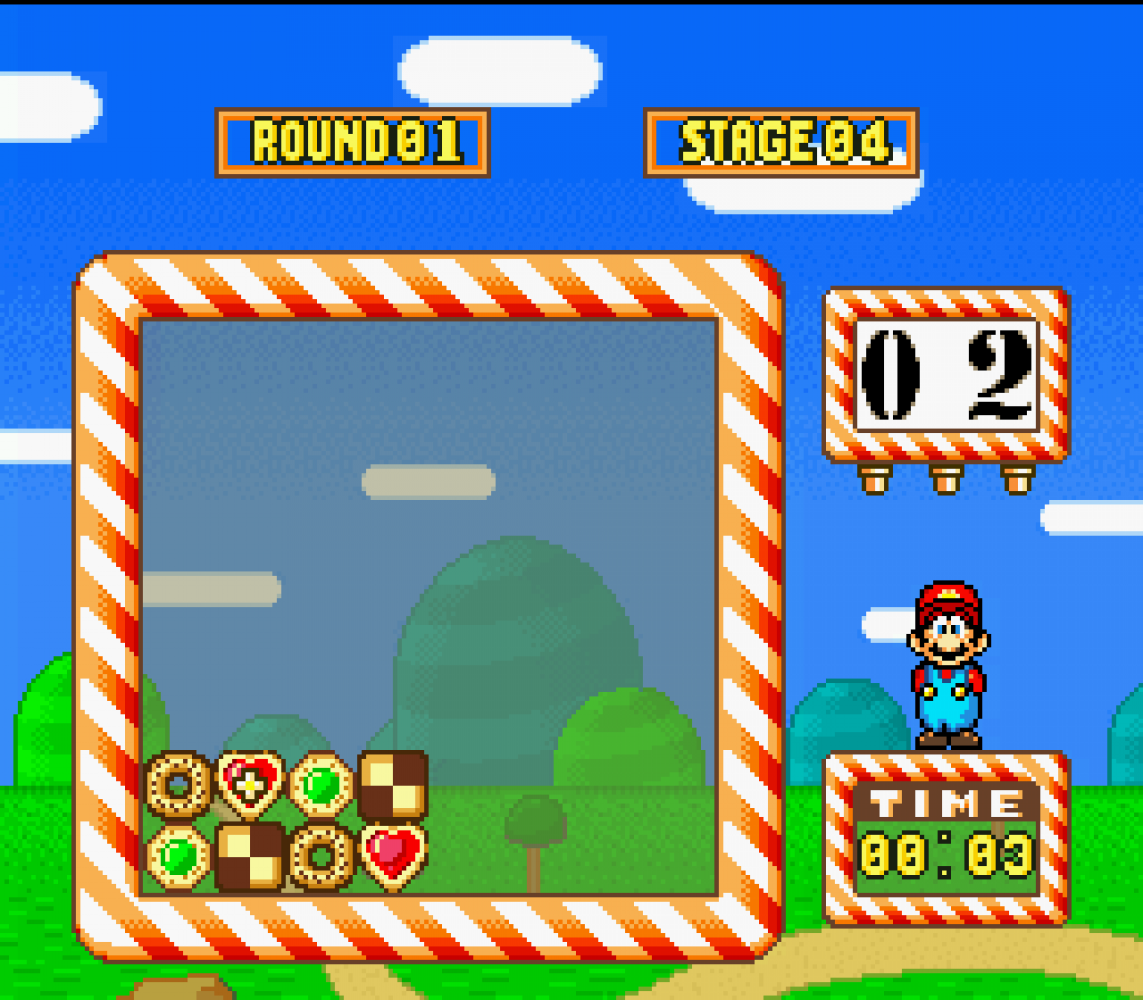Screen dimensions: 1143x1000
Task: Pick the green cookie above the ring cookie
Action: coord(321,784)
